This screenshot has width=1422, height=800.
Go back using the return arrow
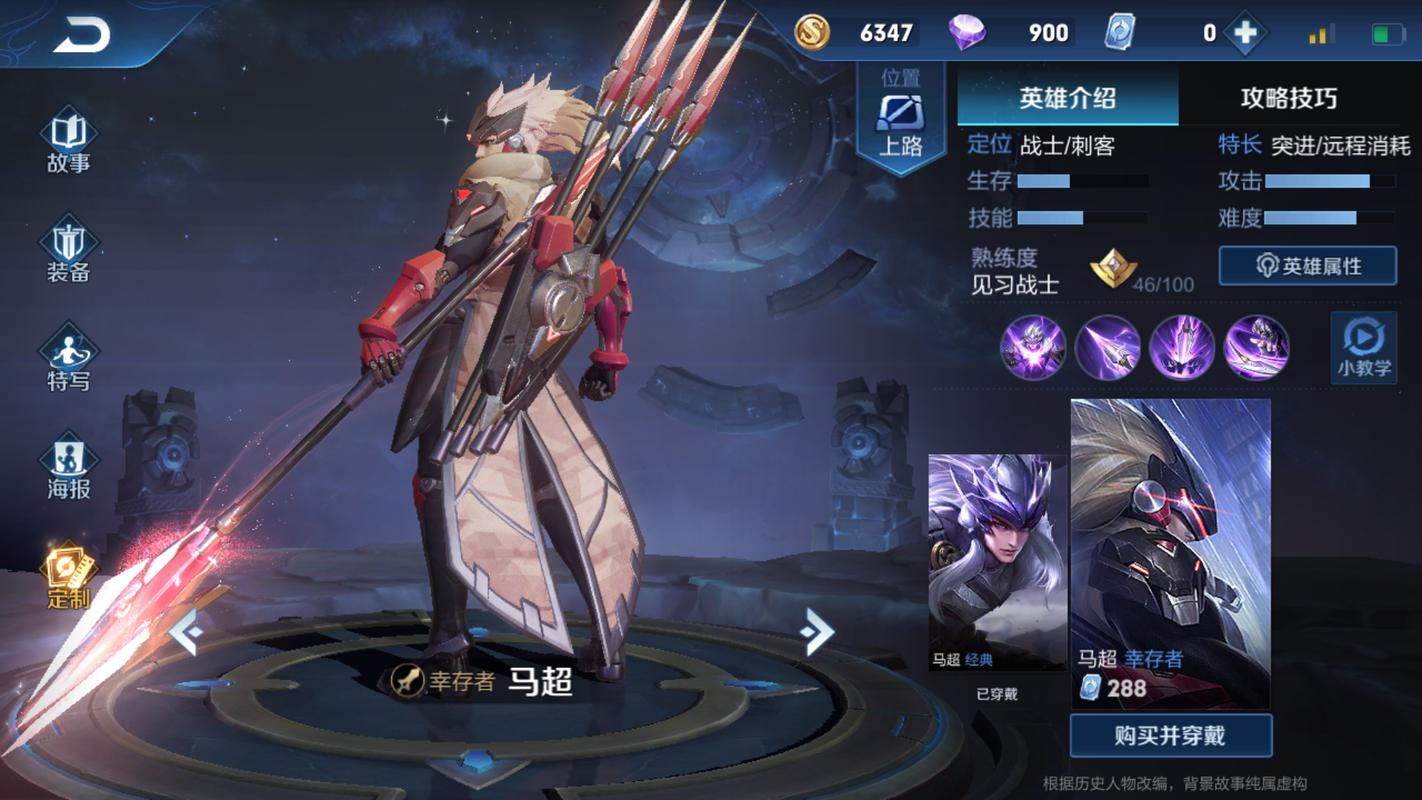point(82,36)
